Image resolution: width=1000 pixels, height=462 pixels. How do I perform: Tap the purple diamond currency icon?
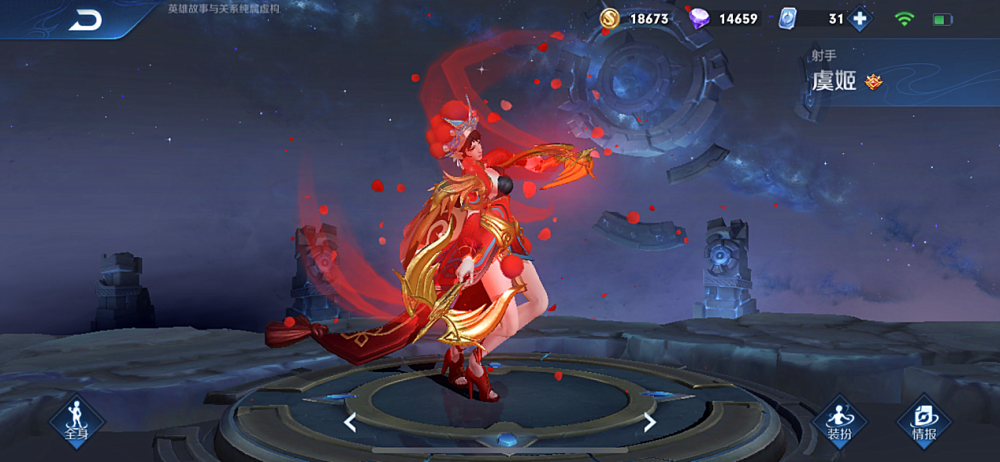click(699, 19)
